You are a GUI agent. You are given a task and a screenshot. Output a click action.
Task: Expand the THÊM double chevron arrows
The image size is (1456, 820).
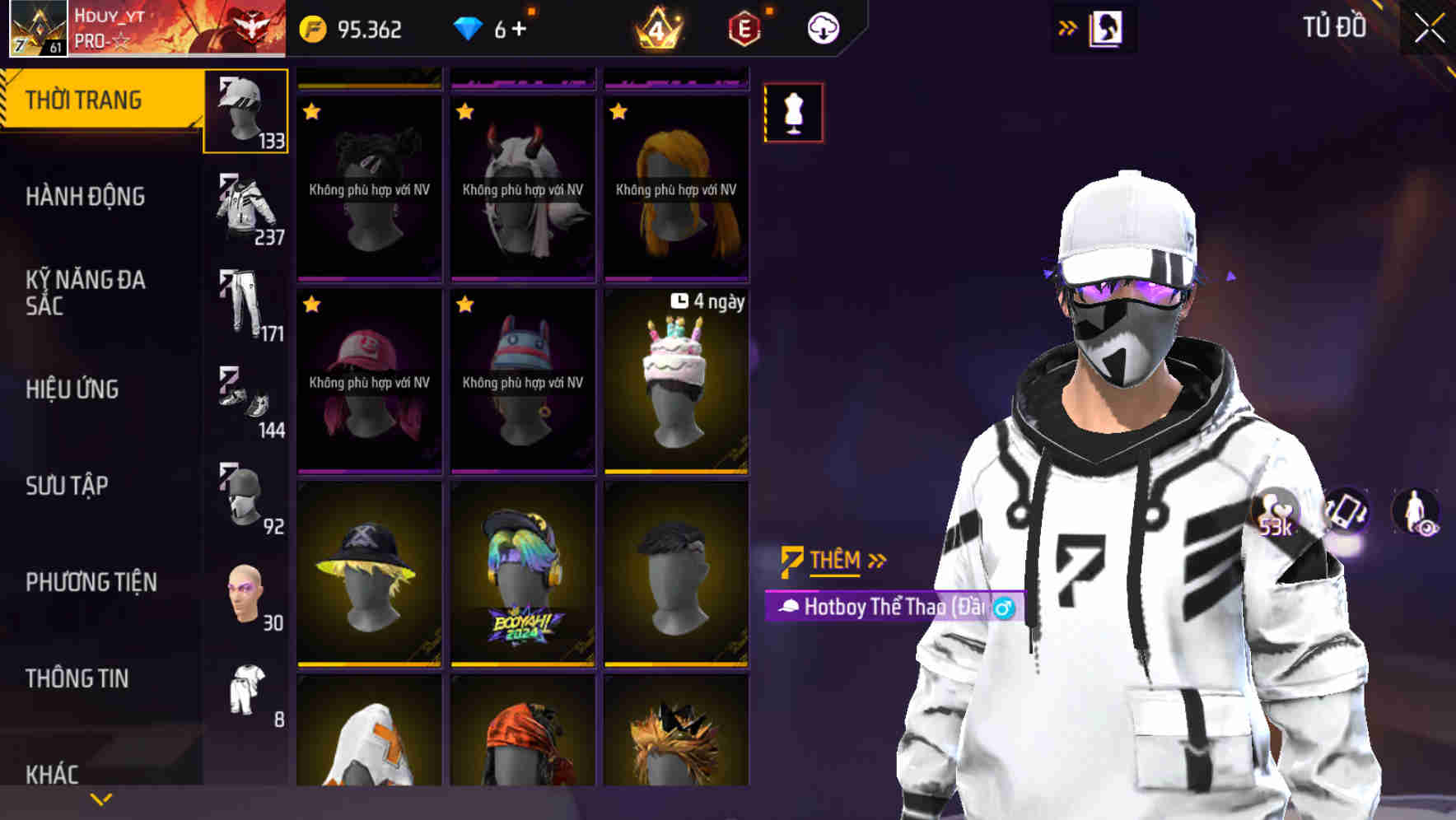876,560
